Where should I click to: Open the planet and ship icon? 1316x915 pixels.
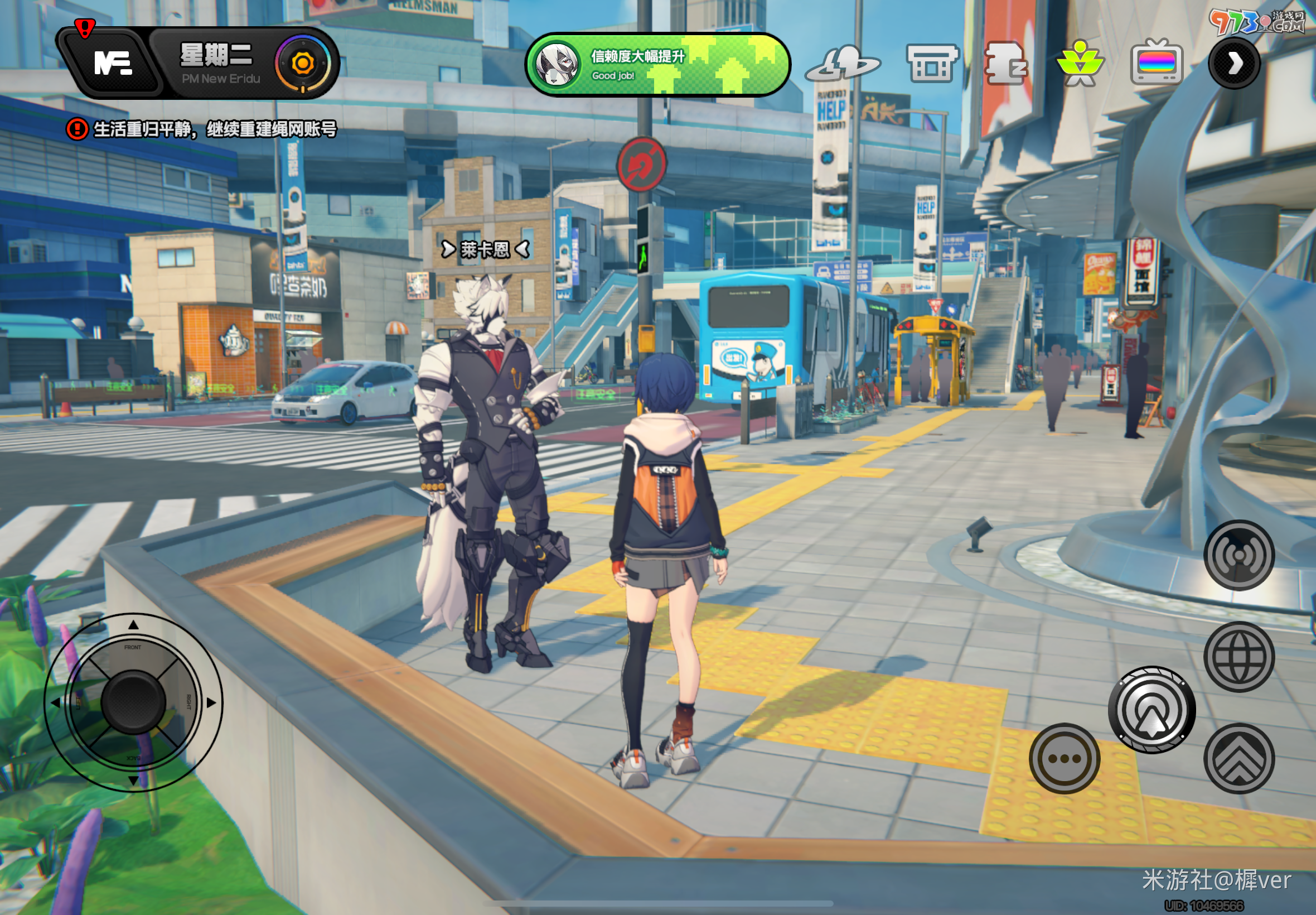[x=842, y=64]
